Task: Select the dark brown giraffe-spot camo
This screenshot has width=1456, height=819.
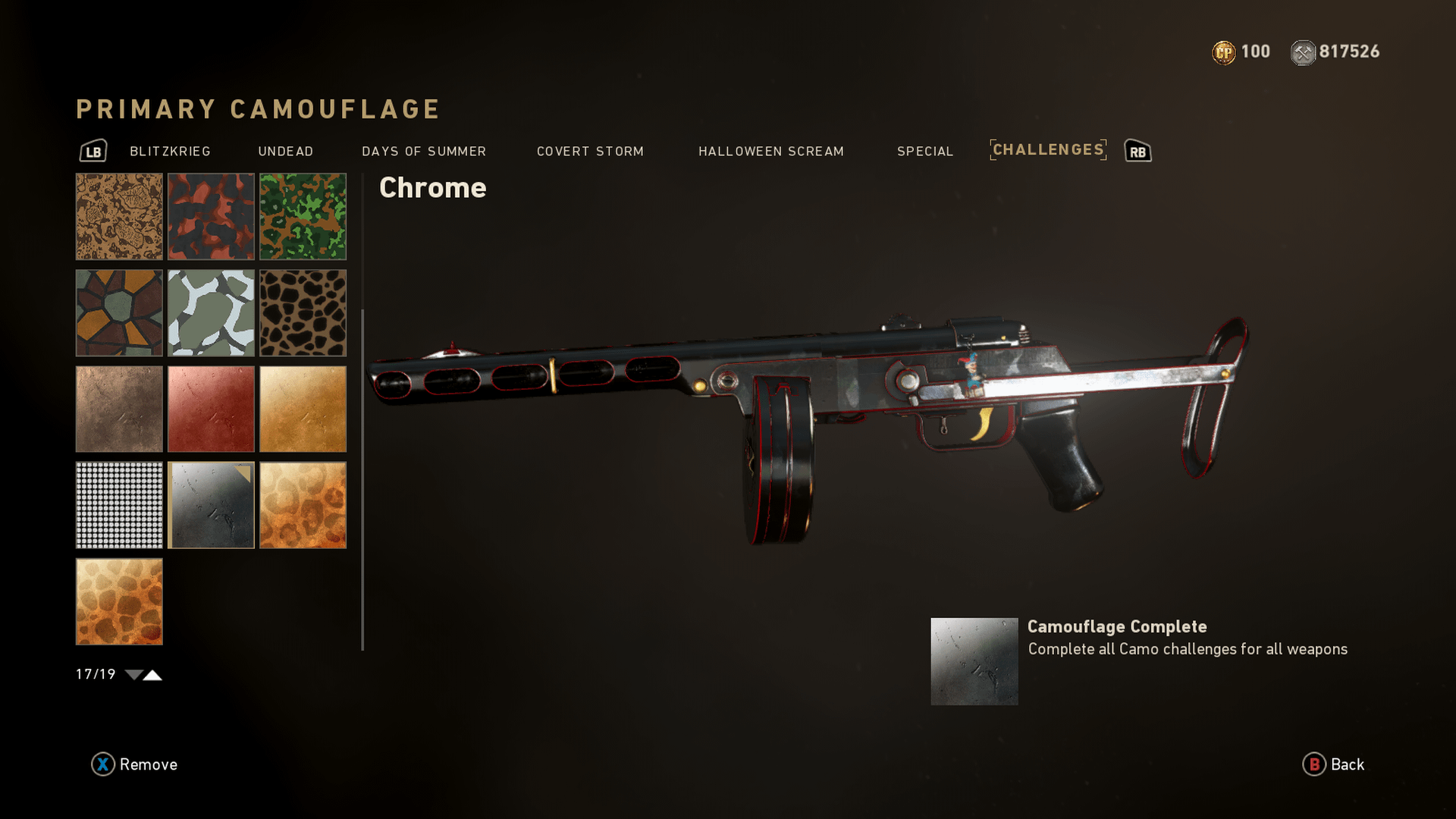Action: (x=303, y=313)
